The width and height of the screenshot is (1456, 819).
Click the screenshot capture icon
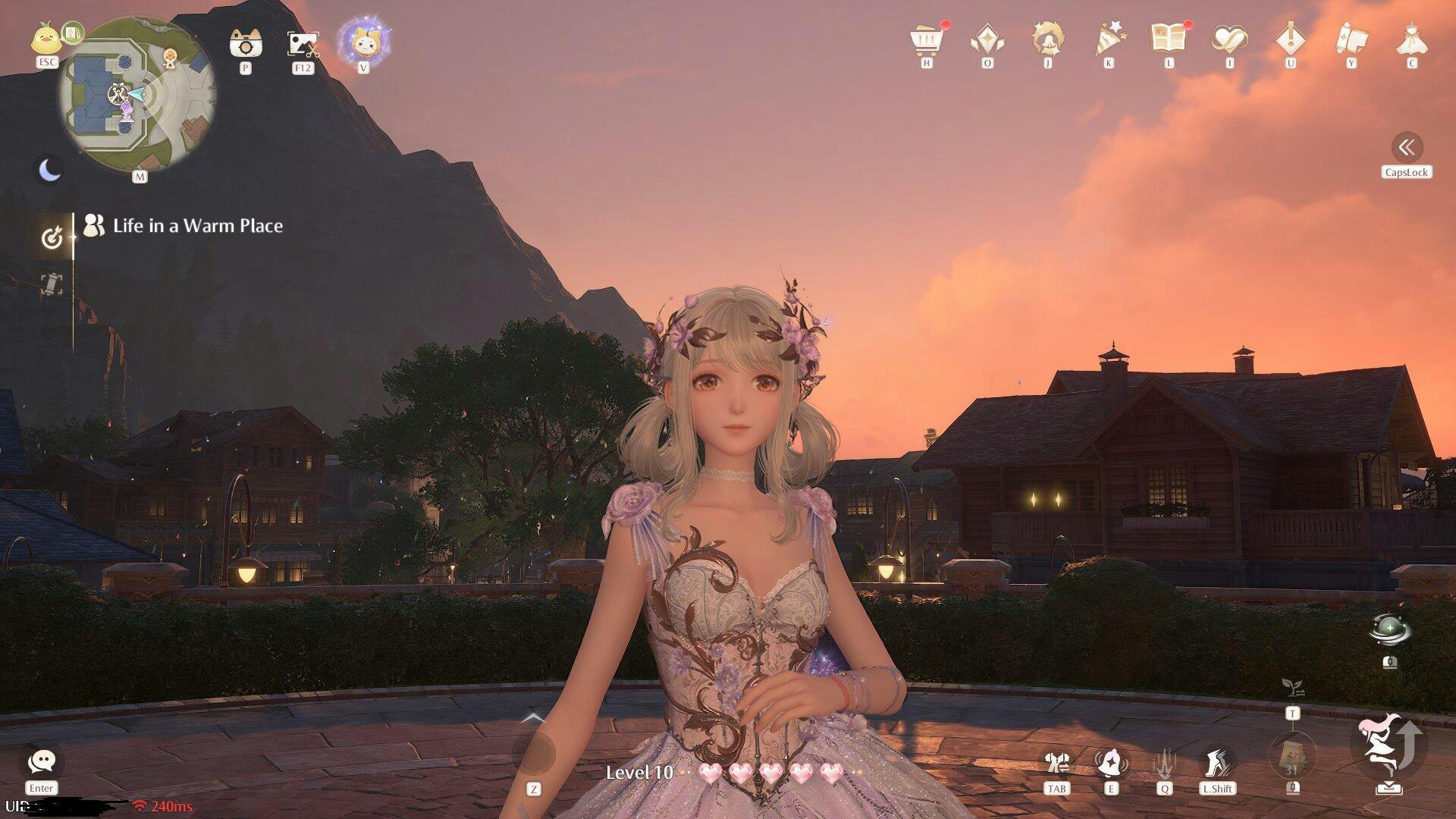303,44
